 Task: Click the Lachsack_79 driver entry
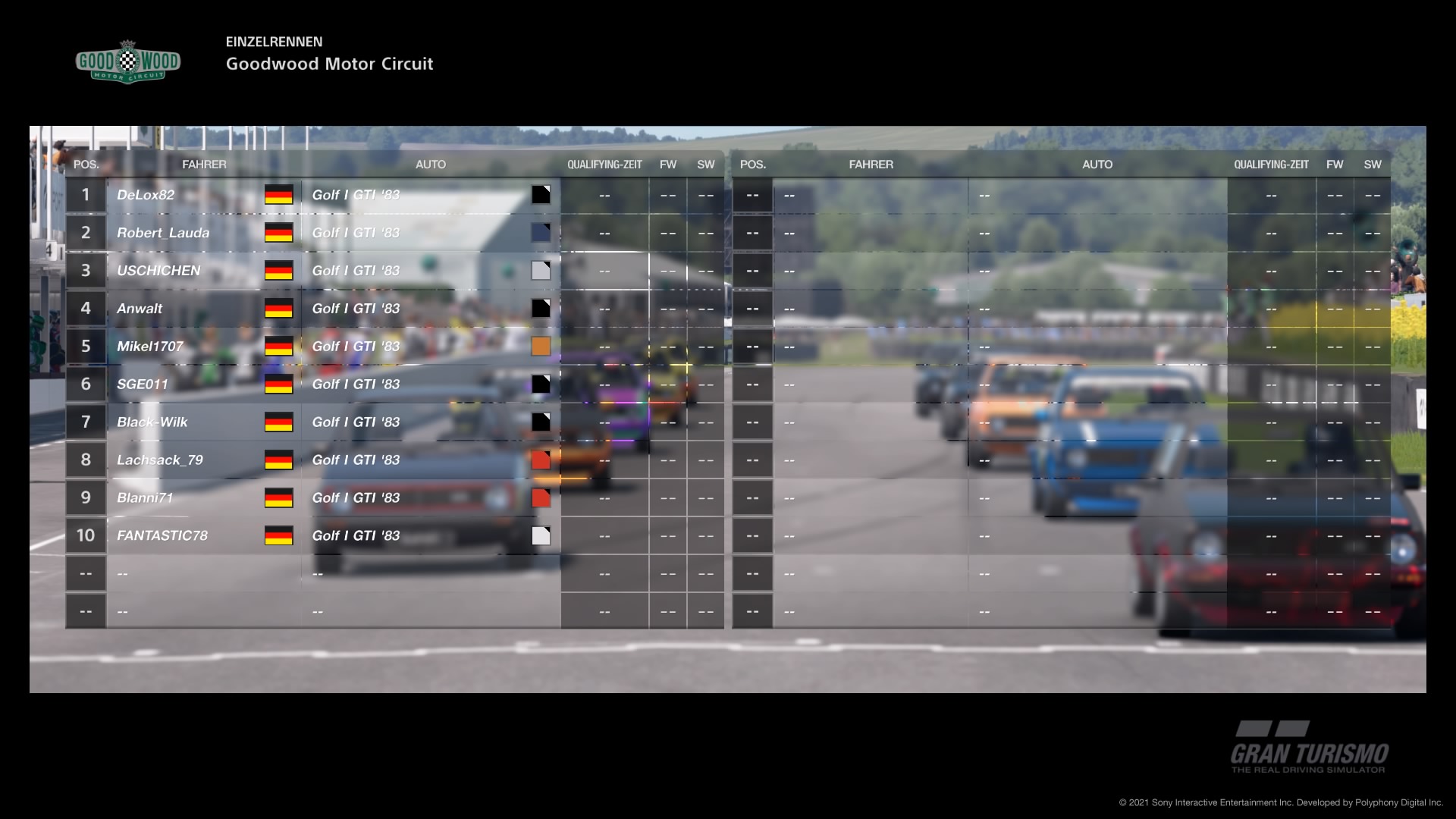click(160, 460)
